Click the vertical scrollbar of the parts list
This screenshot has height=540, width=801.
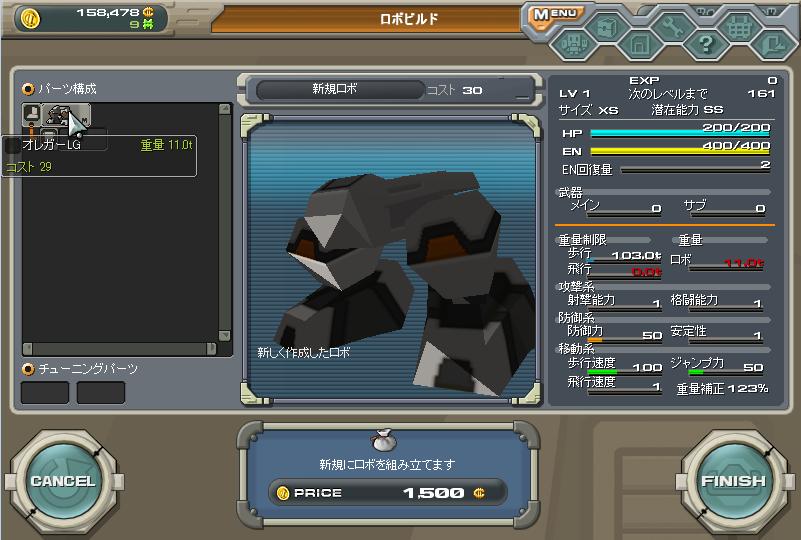[x=225, y=220]
